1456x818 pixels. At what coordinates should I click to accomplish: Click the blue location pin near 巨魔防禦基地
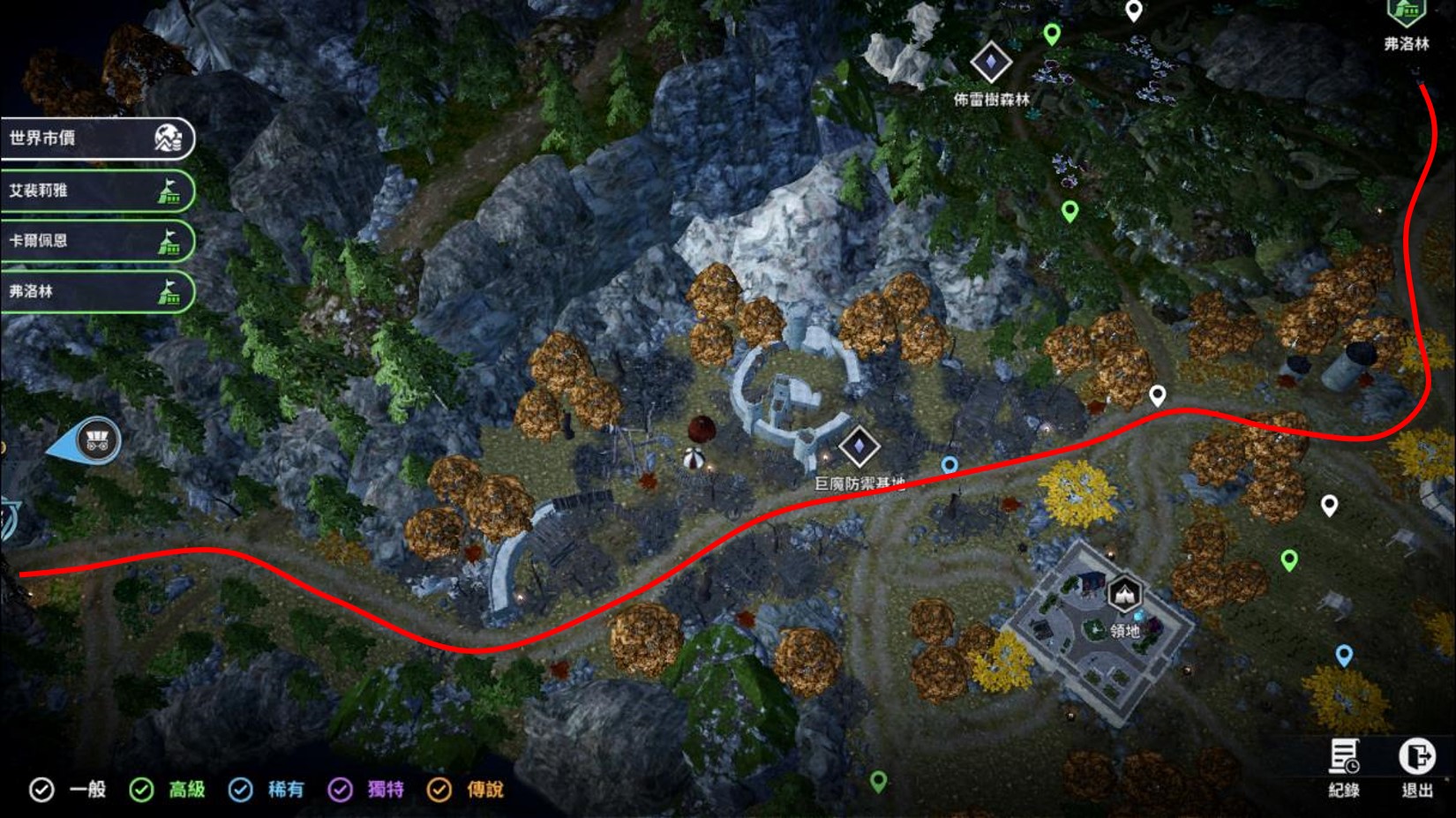click(949, 465)
